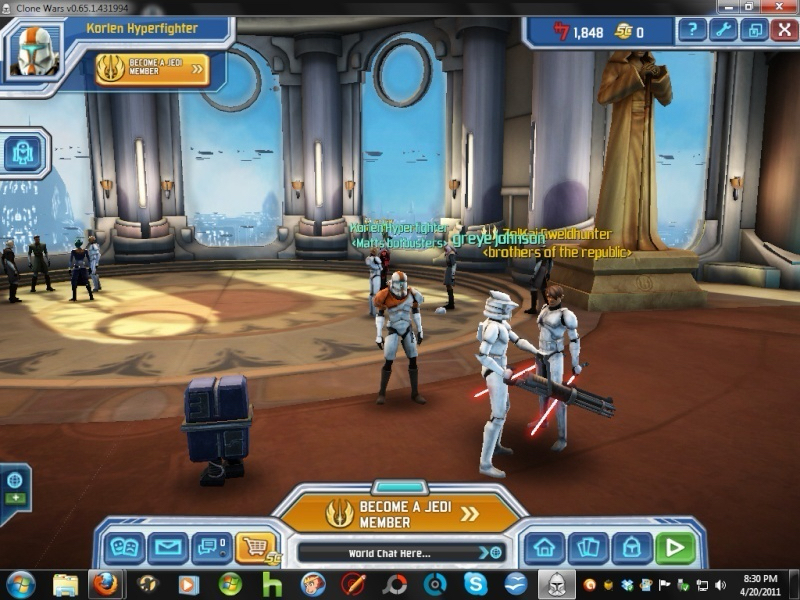
Task: Open the mail envelope button
Action: coord(167,547)
